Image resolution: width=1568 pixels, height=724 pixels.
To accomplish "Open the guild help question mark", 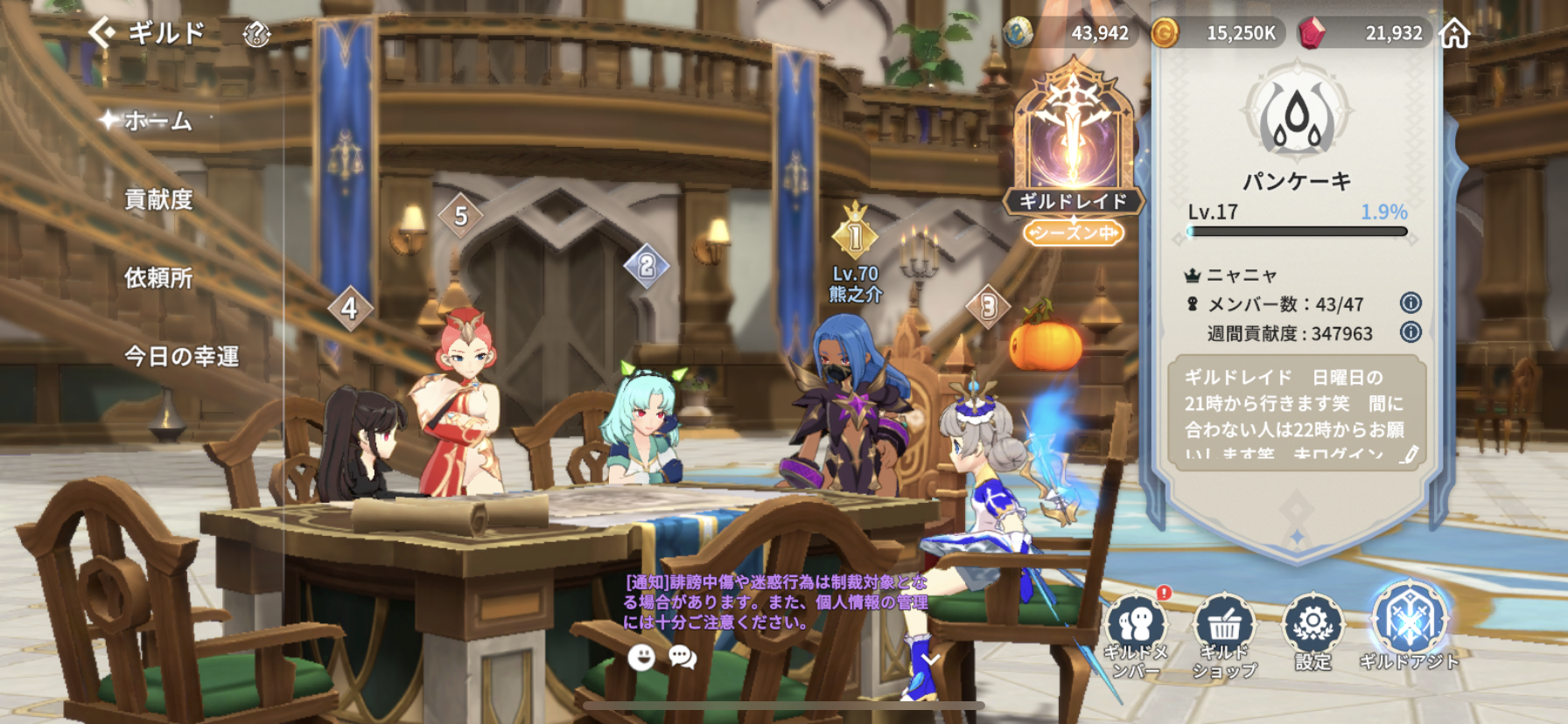I will pos(255,35).
